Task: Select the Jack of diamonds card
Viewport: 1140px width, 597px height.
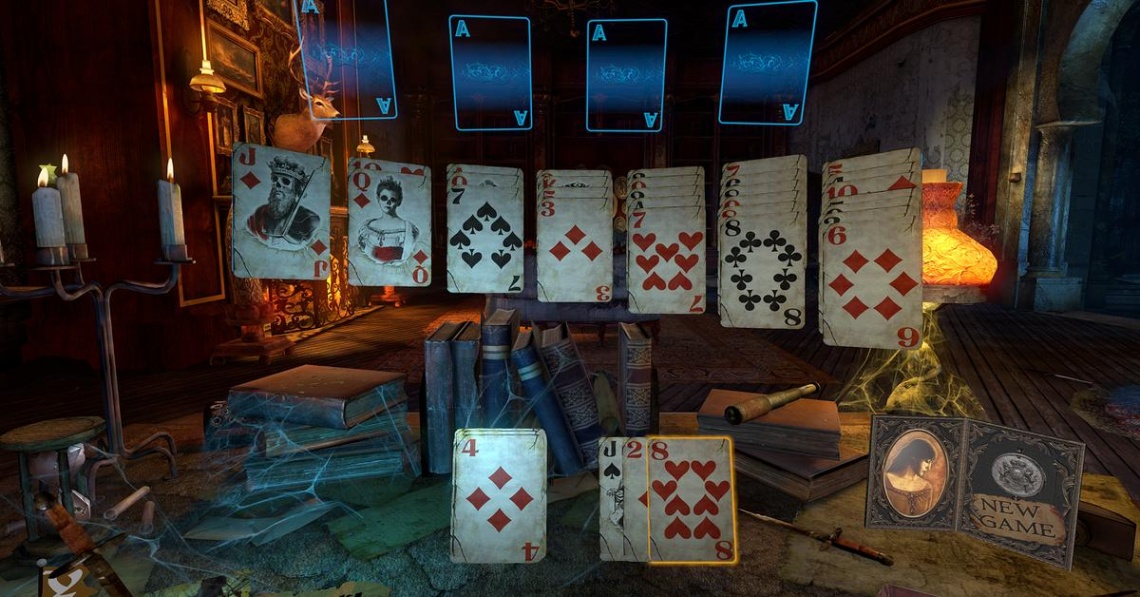Action: click(x=281, y=212)
